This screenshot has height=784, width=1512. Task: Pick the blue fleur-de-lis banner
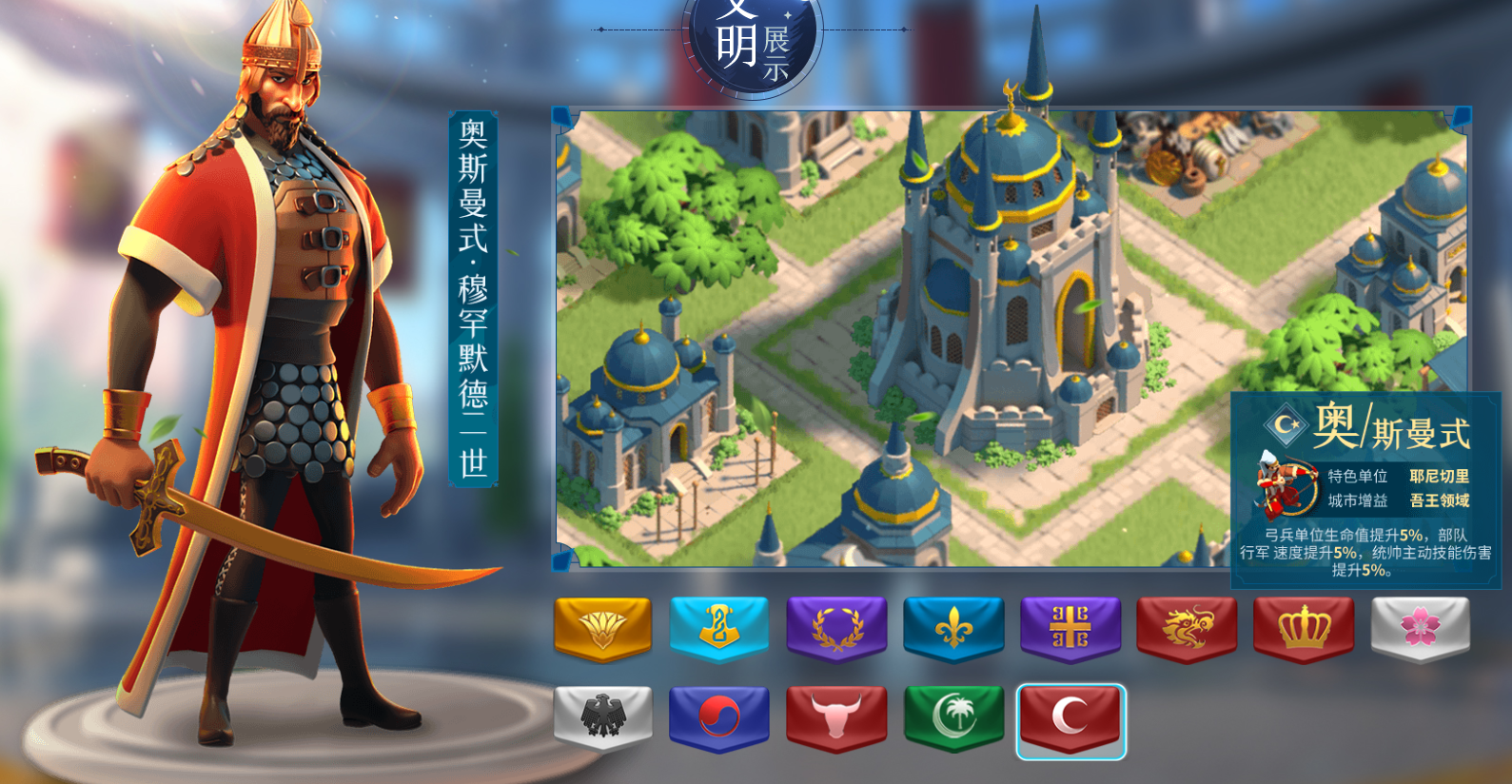pyautogui.click(x=953, y=628)
